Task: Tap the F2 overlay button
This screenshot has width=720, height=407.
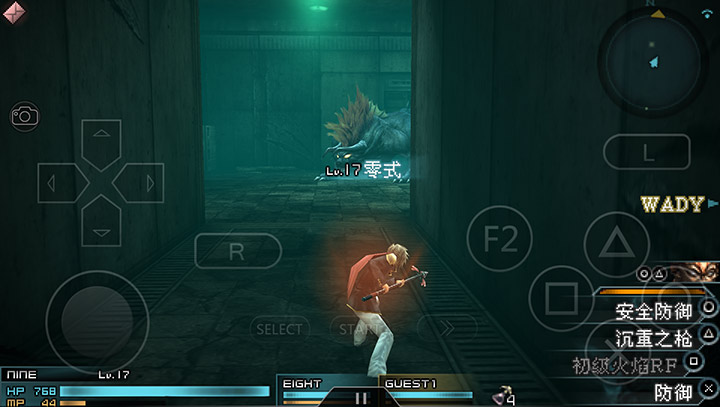Action: (498, 239)
